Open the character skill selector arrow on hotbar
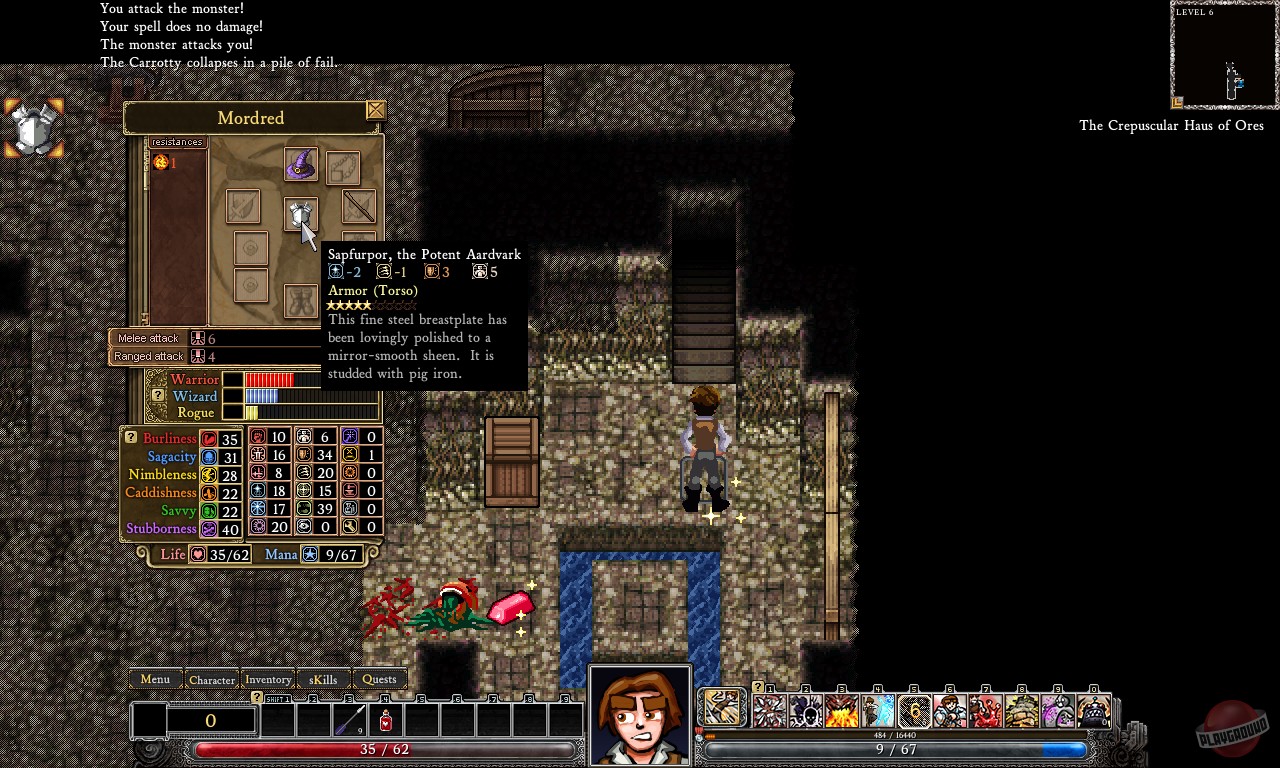 722,707
